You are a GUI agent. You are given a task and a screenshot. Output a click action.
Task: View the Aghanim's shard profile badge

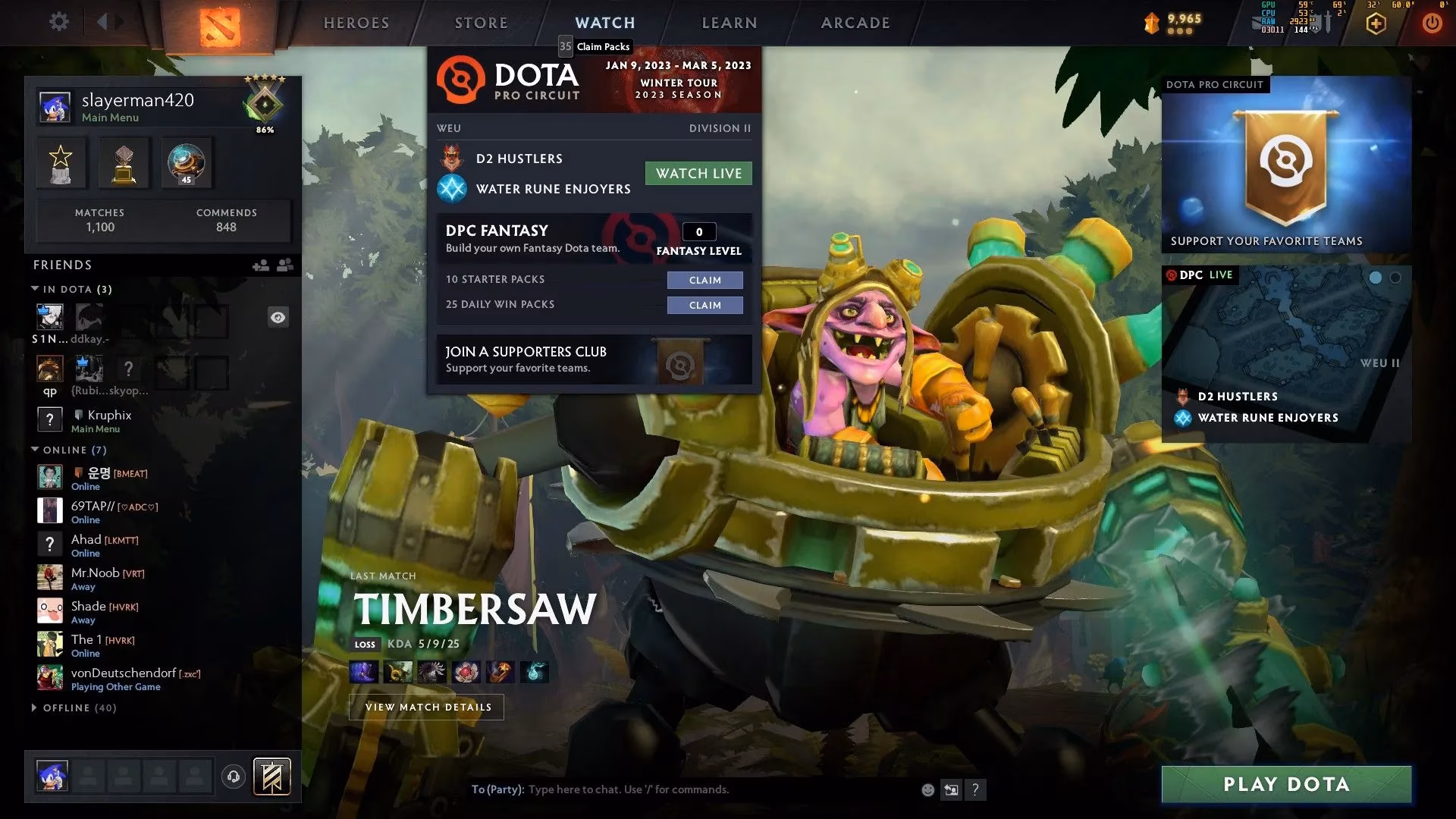pyautogui.click(x=185, y=162)
